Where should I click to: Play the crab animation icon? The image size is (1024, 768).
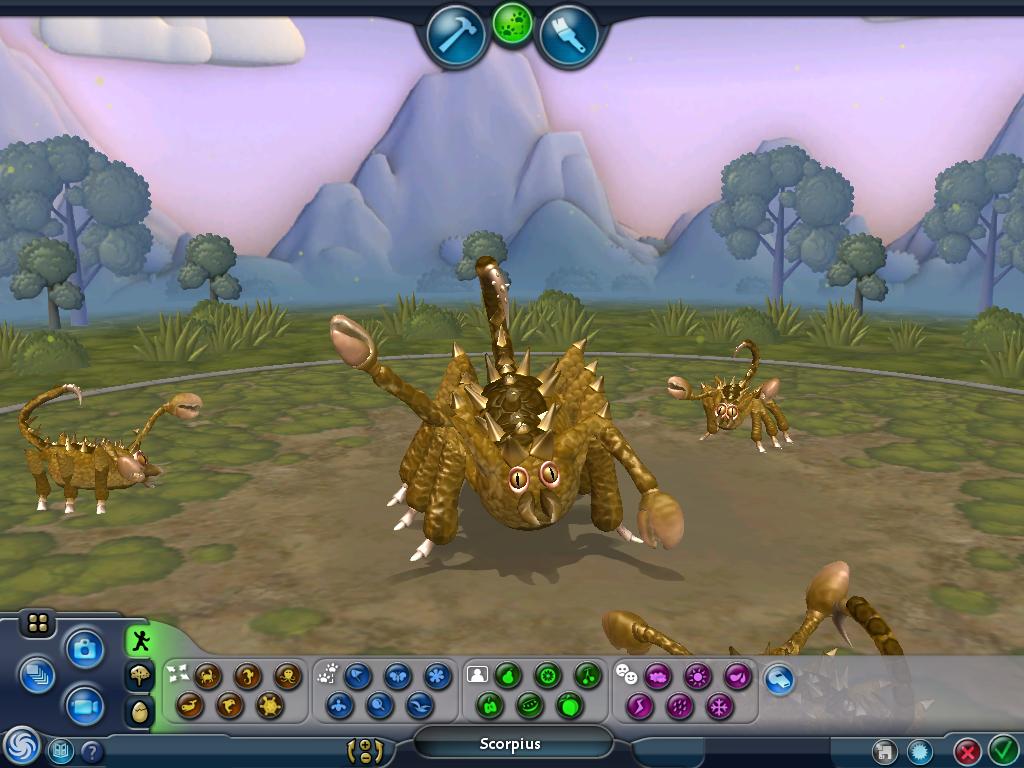pos(209,676)
